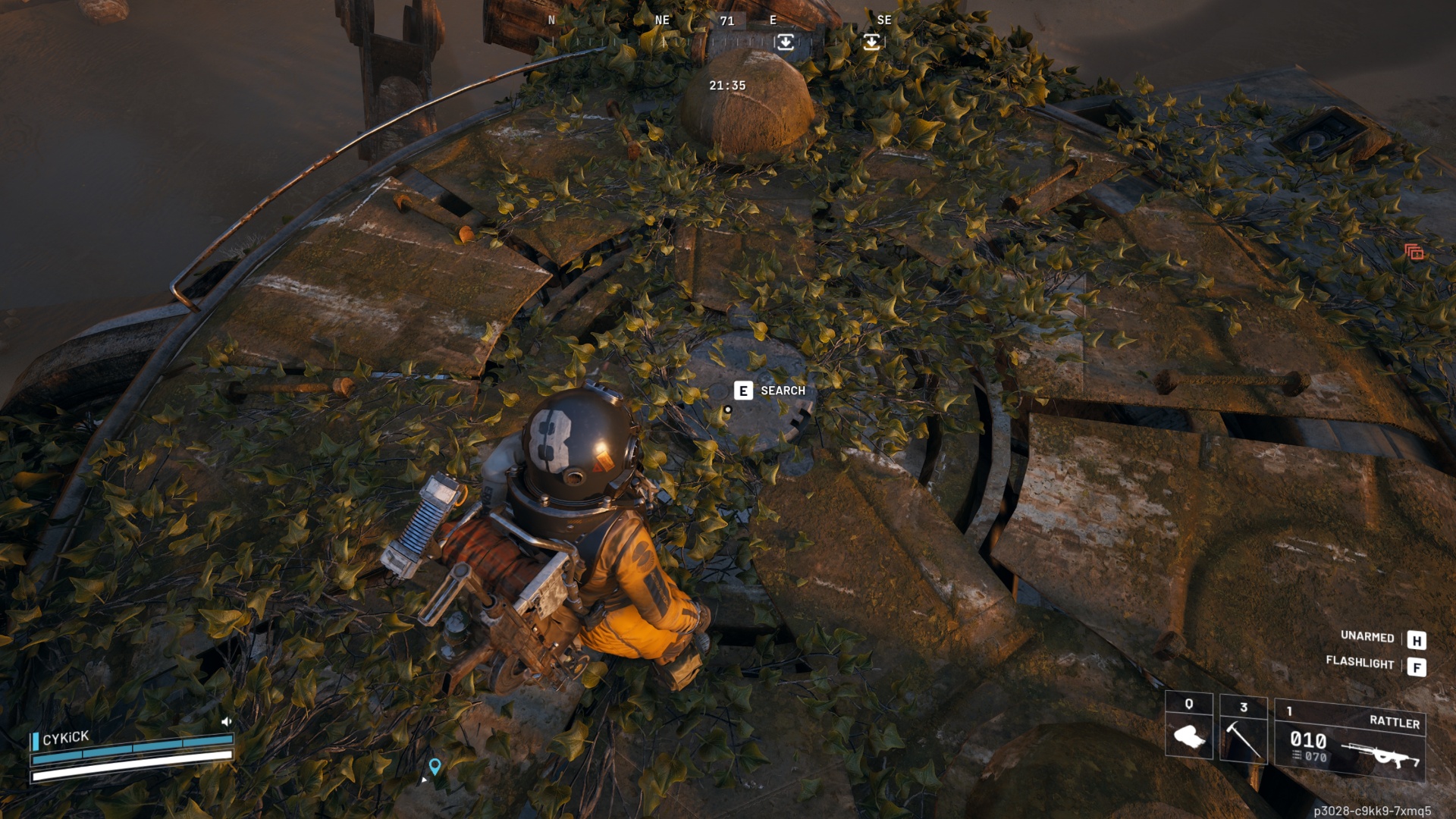Click the speaker icon above the CYKiCK bars
This screenshot has width=1456, height=819.
[226, 721]
